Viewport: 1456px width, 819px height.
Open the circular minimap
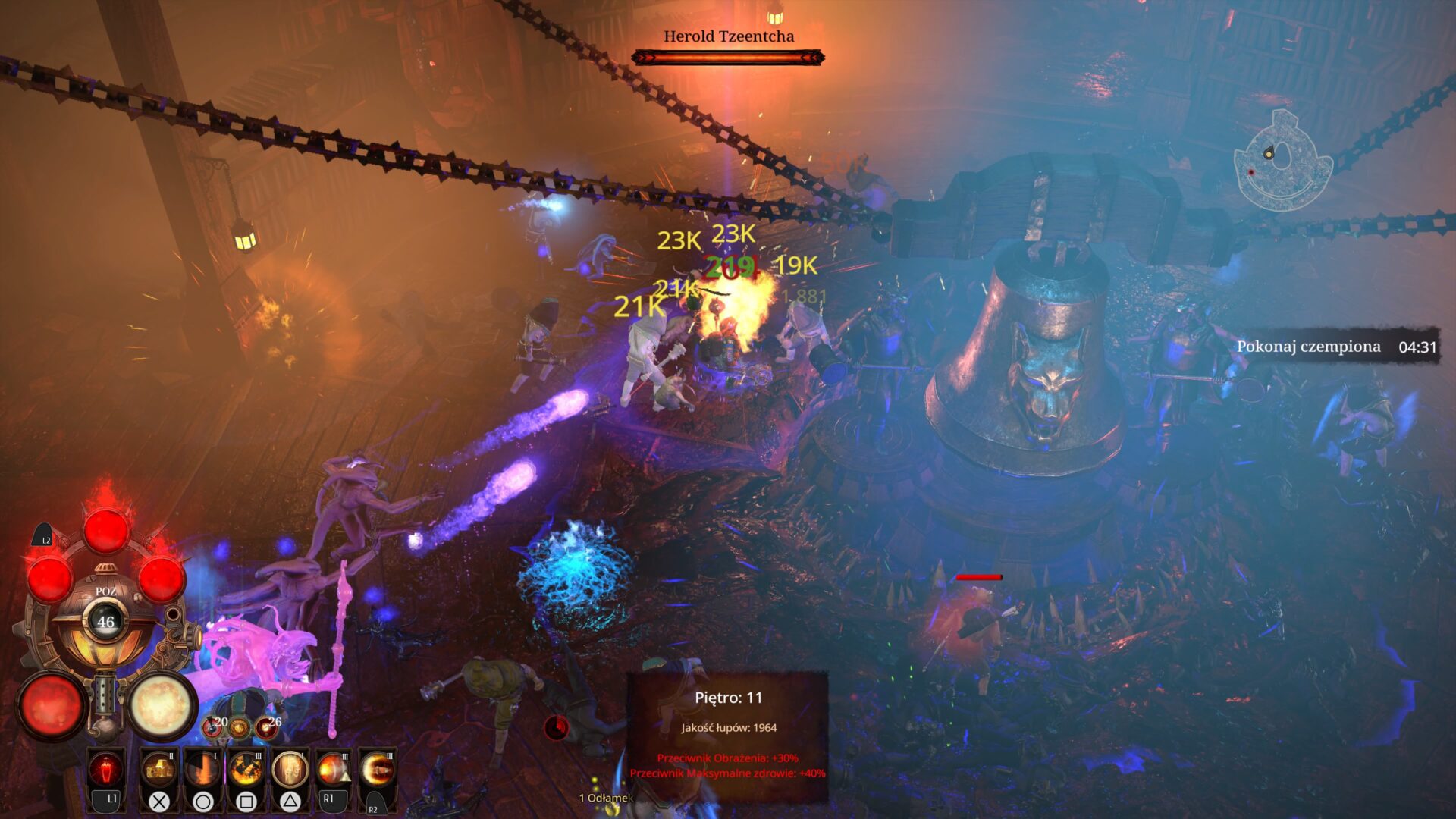[x=1282, y=161]
